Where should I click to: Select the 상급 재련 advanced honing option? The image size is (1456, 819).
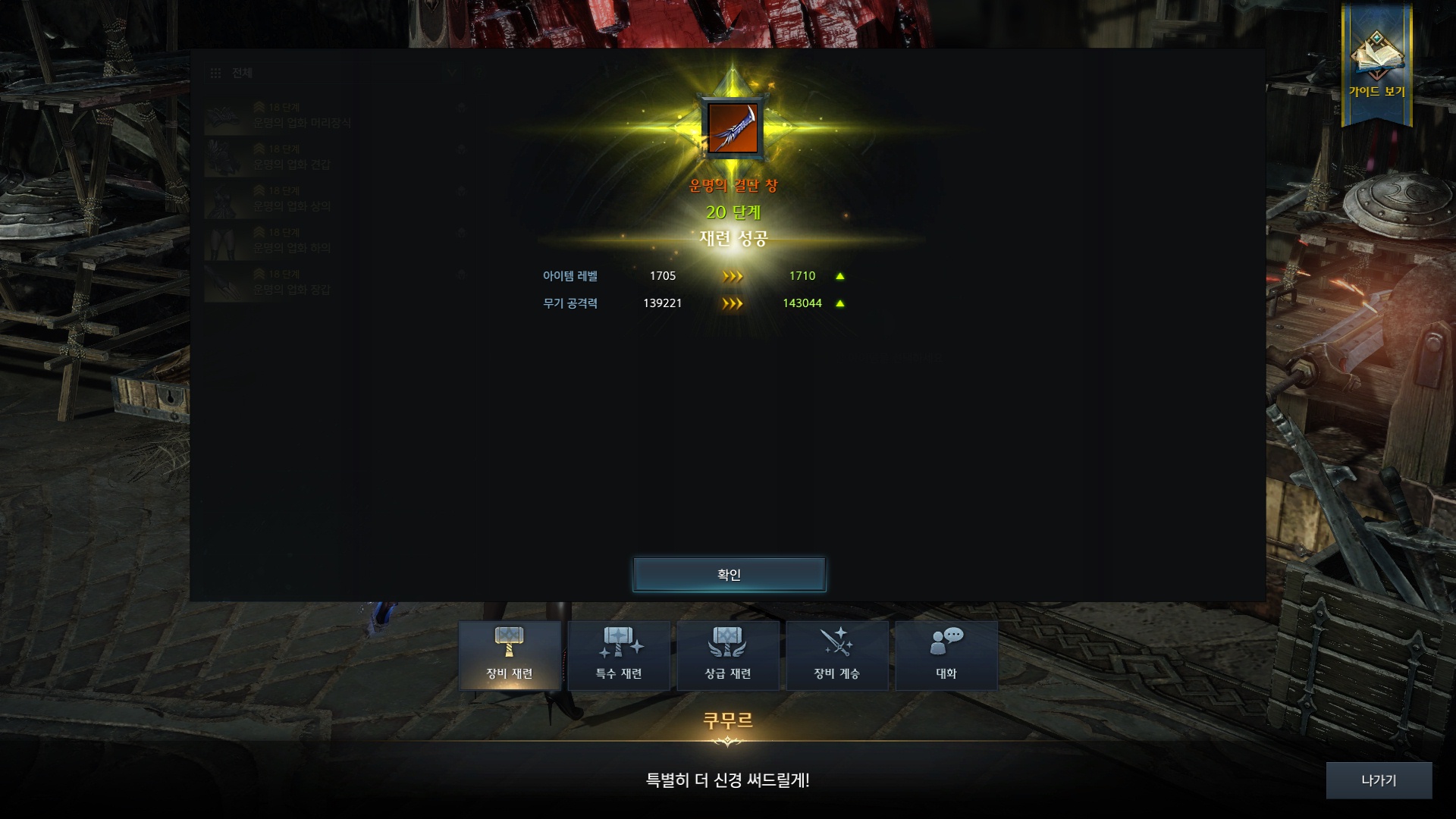pyautogui.click(x=728, y=655)
